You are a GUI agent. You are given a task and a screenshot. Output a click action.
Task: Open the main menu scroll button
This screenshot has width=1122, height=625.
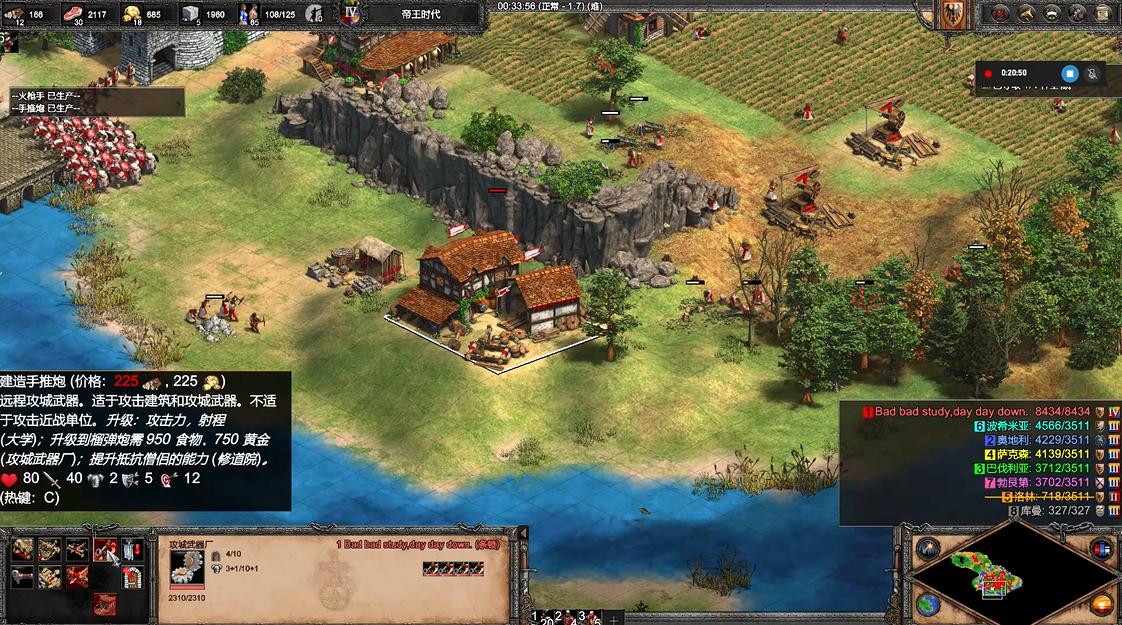pos(1103,13)
